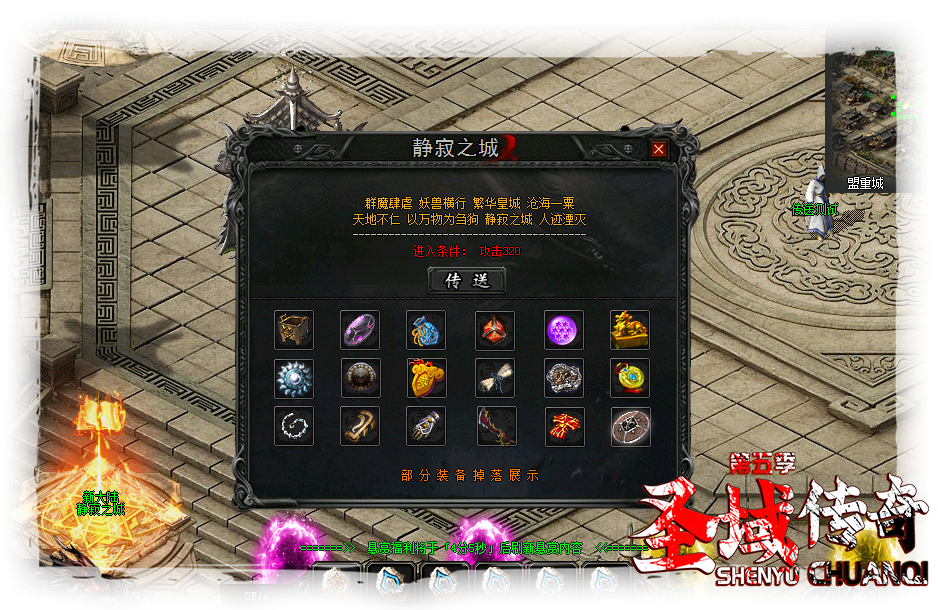Choose the round bronze shield item
Image resolution: width=938 pixels, height=610 pixels.
[x=360, y=379]
